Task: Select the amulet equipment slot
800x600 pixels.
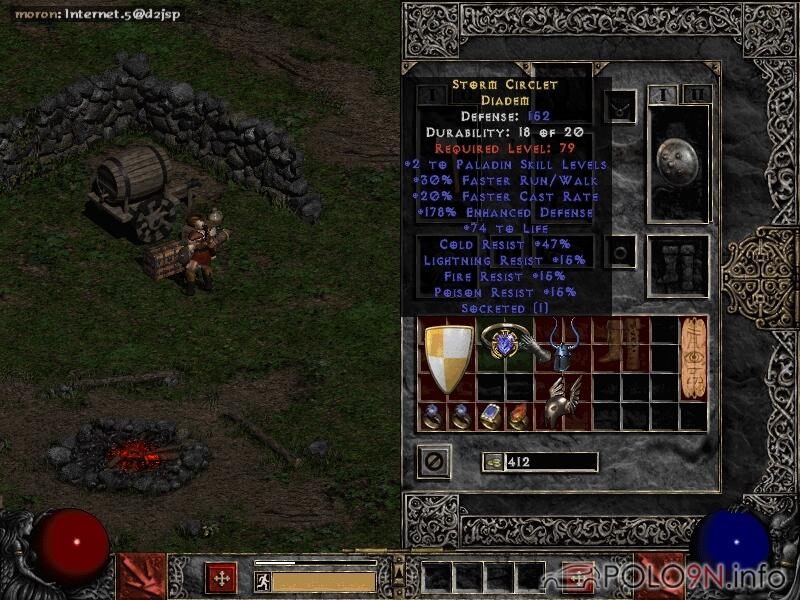Action: coord(622,107)
